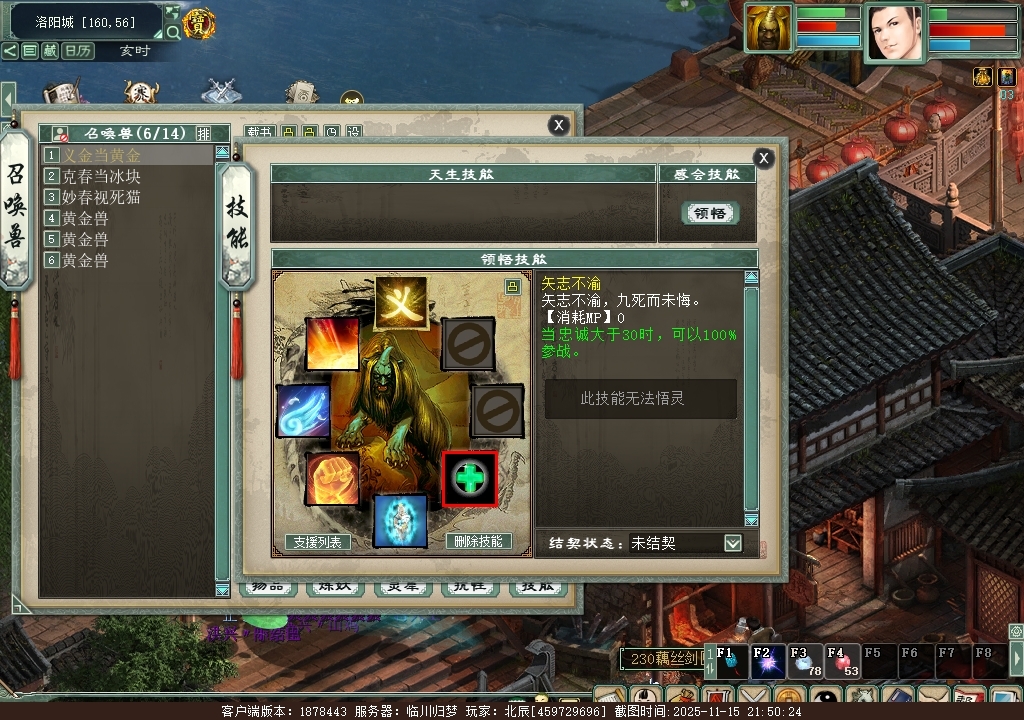1024x720 pixels.
Task: Choose the fiery fist skill icon
Action: click(x=332, y=478)
